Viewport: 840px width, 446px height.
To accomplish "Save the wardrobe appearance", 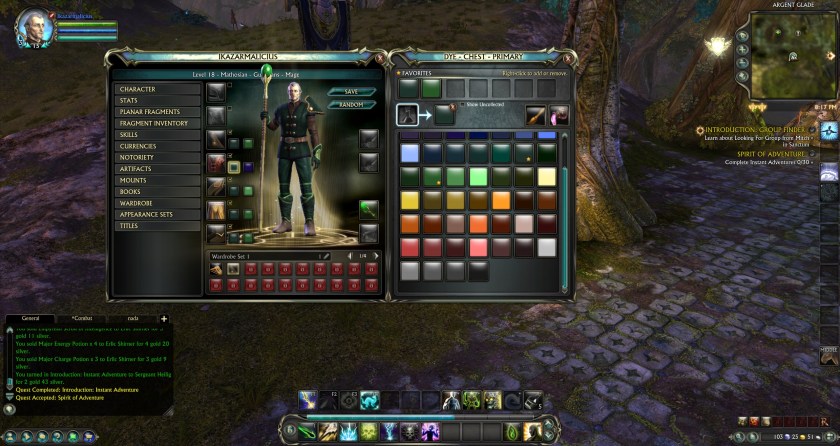I will tap(351, 92).
